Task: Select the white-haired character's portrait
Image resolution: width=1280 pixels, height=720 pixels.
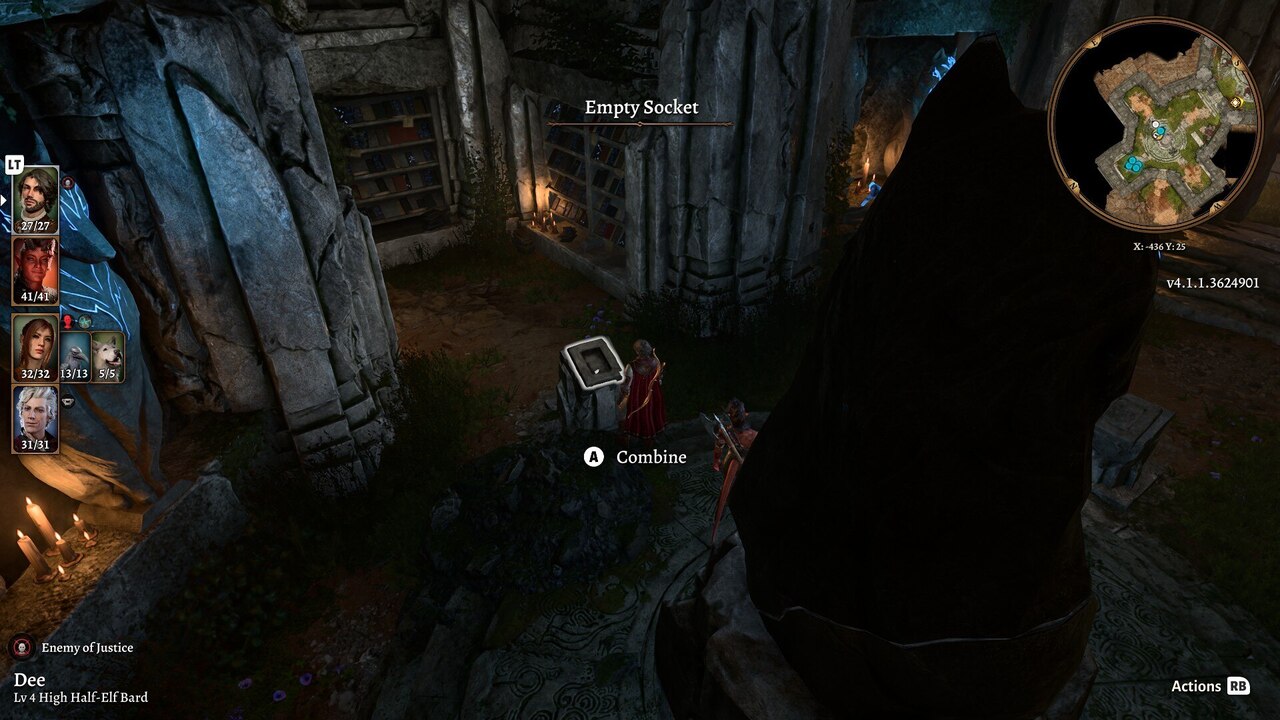Action: tap(37, 417)
